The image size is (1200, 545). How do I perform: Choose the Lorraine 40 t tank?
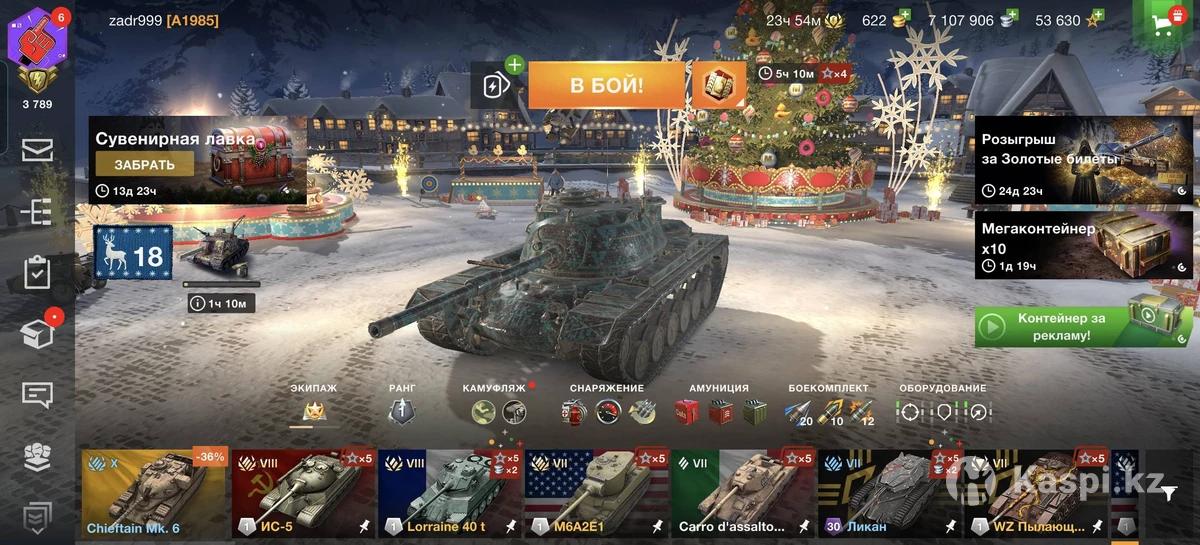pyautogui.click(x=450, y=493)
